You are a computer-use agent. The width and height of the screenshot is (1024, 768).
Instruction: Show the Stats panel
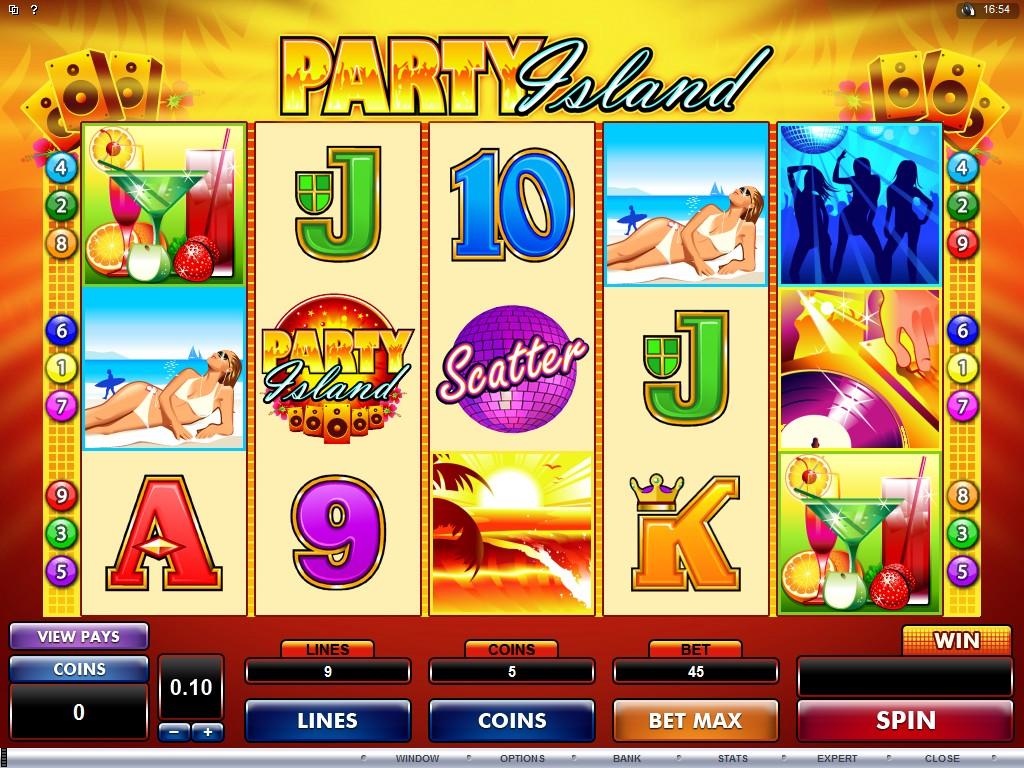pyautogui.click(x=732, y=759)
